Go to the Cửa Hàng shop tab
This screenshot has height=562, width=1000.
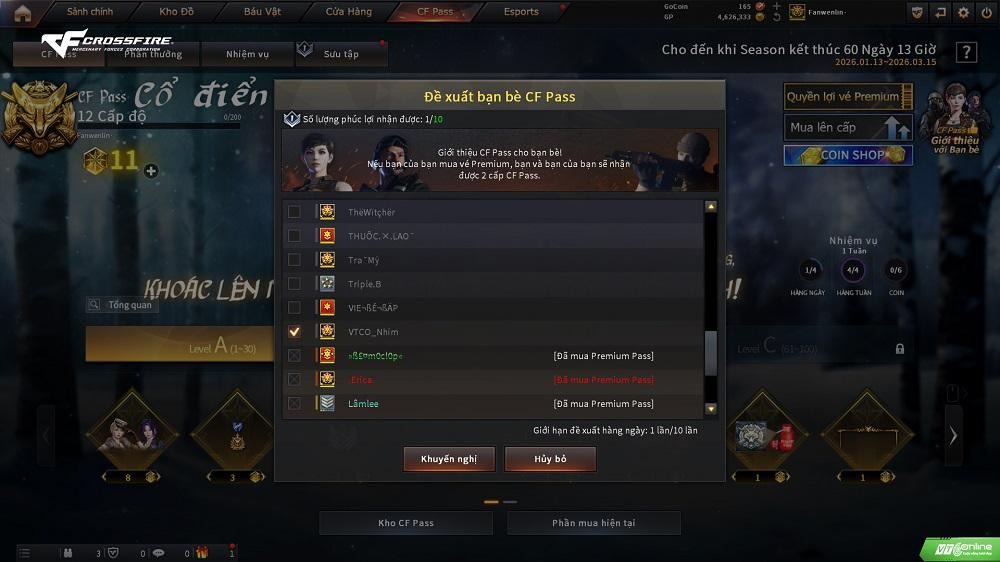349,12
